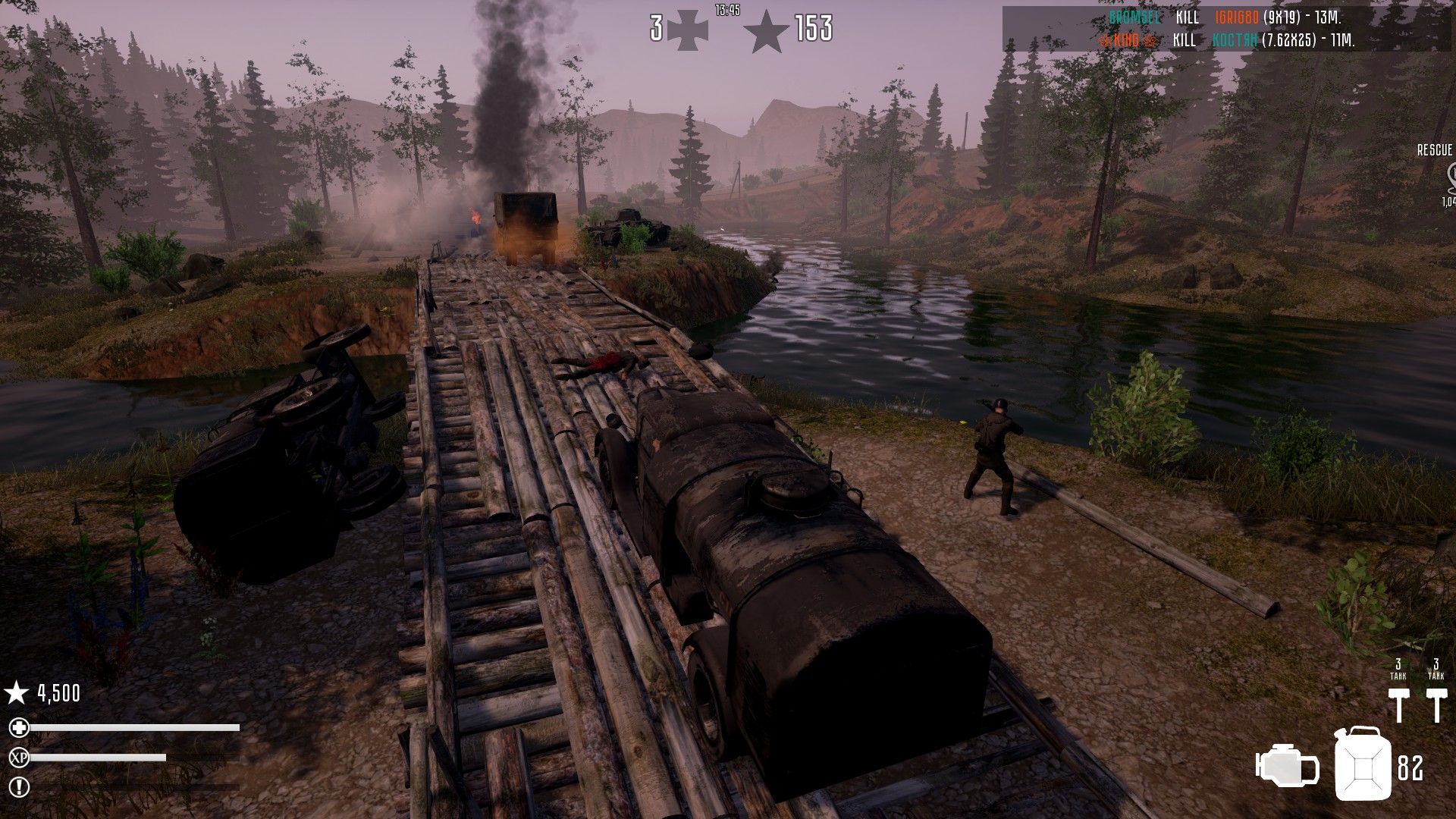The image size is (1456, 819).
Task: Click the 1,04 value under the RESCUE icon
Action: point(1448,202)
